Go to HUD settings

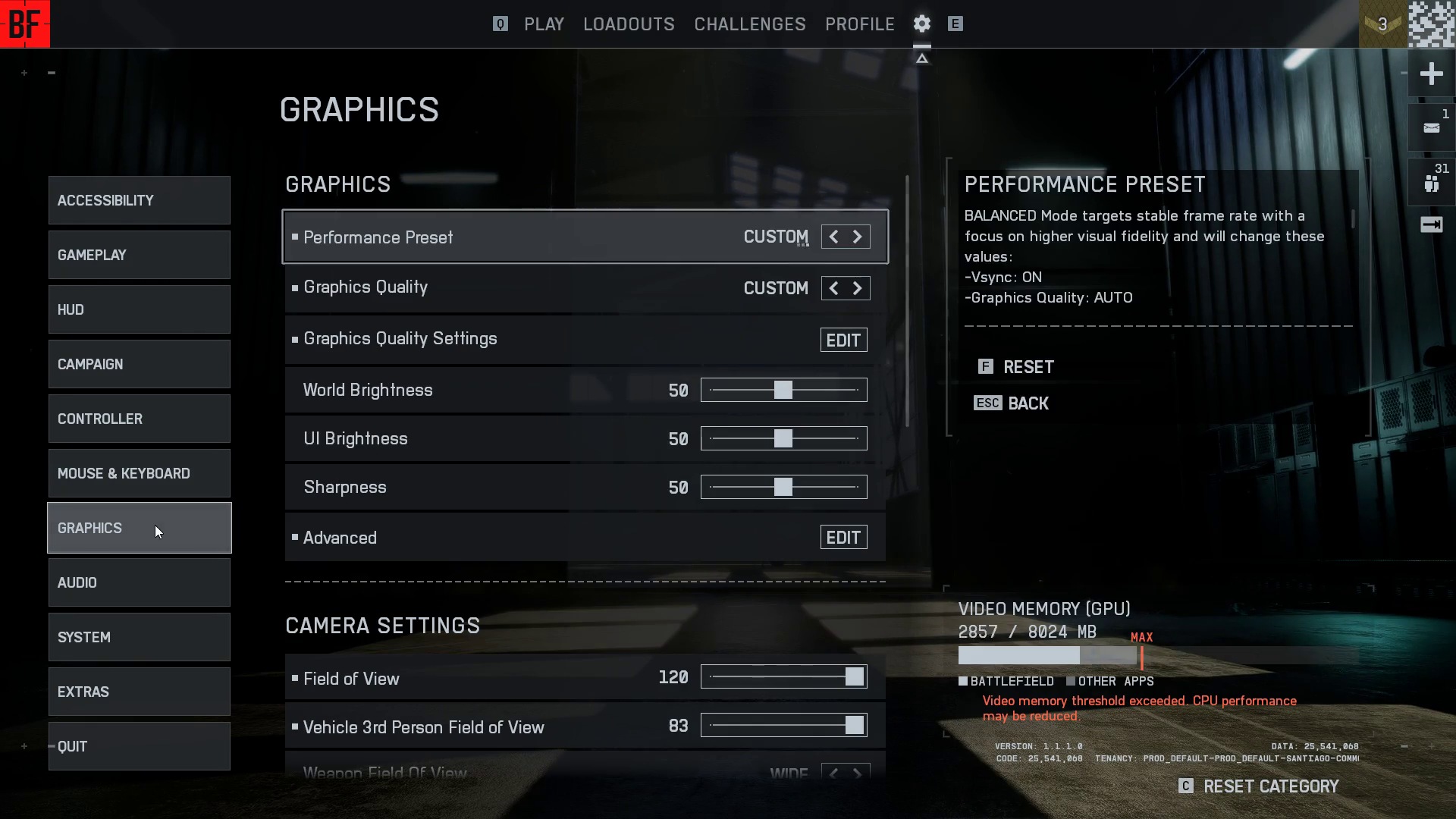pyautogui.click(x=139, y=309)
